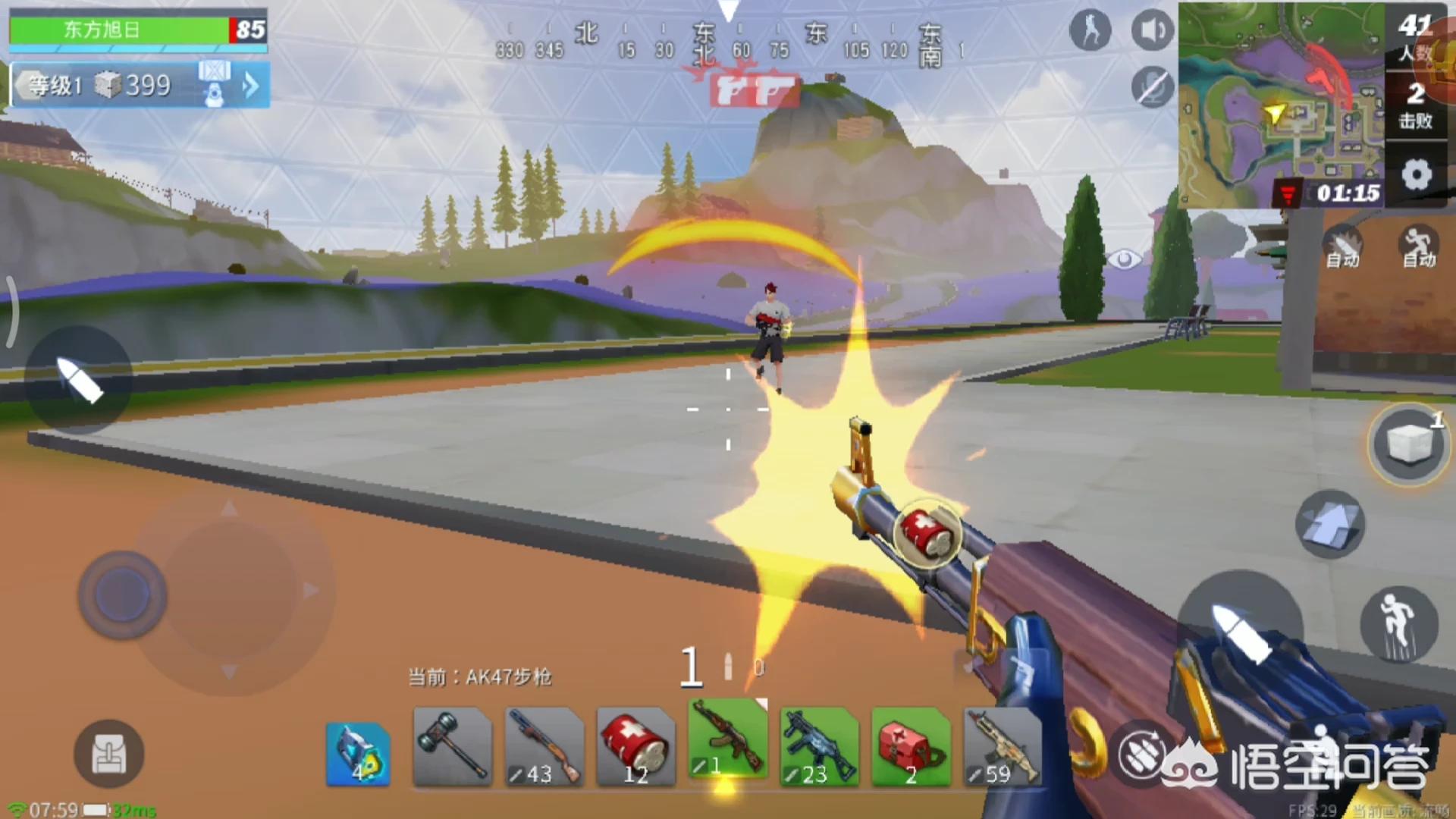Activate the white cube build button
This screenshot has width=1456, height=819.
click(x=1408, y=444)
